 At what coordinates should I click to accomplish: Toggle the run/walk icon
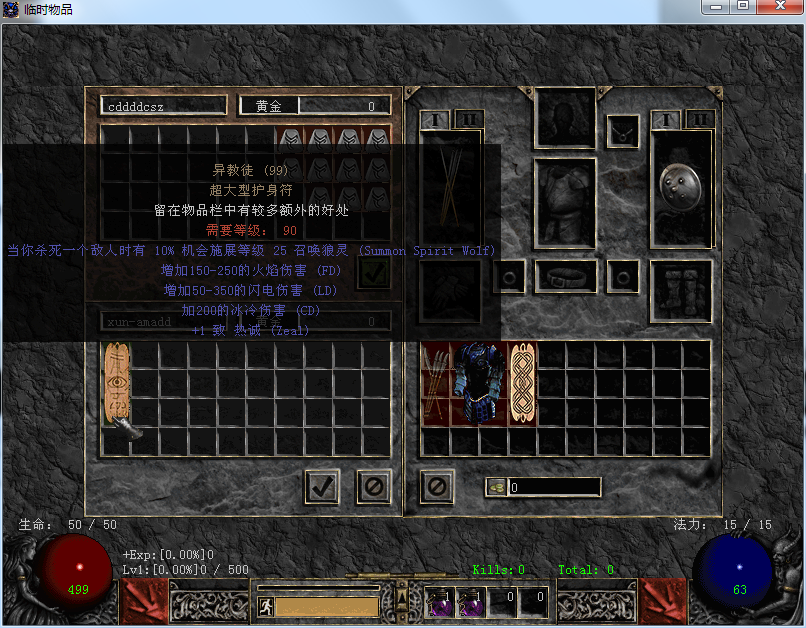click(265, 606)
